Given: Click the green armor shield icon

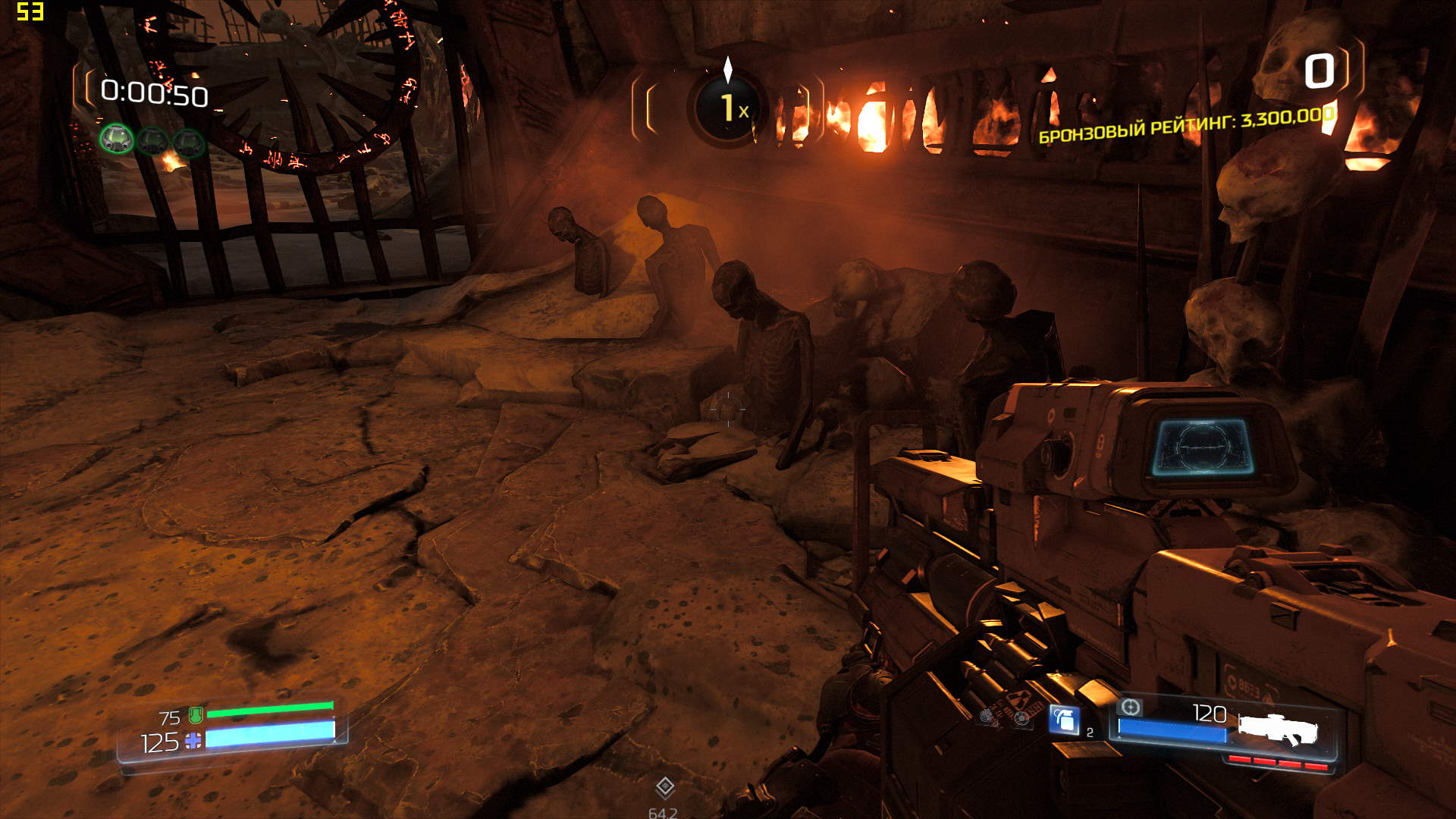Looking at the screenshot, I should 196,714.
